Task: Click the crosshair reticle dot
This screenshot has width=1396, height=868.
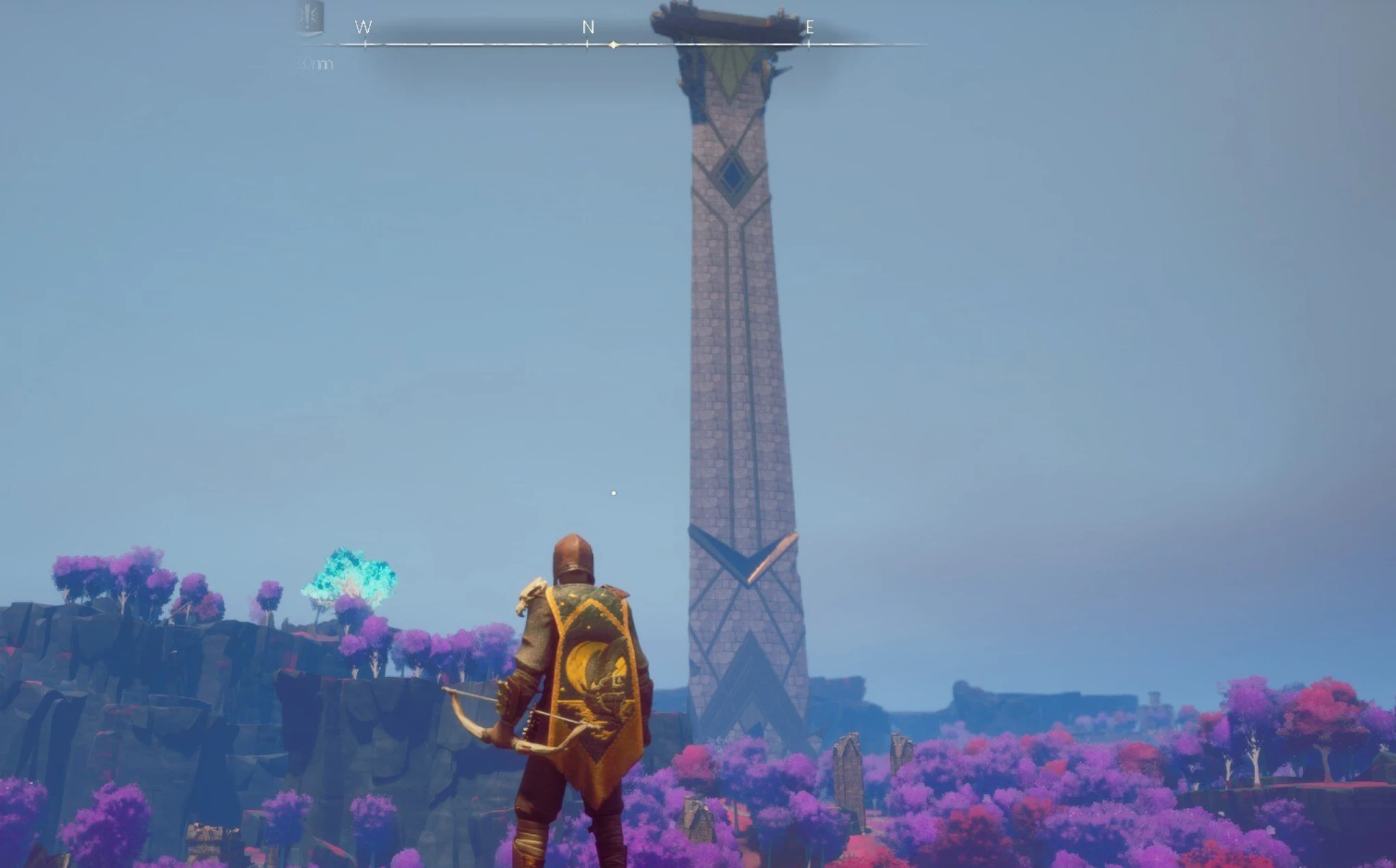Action: coord(613,492)
